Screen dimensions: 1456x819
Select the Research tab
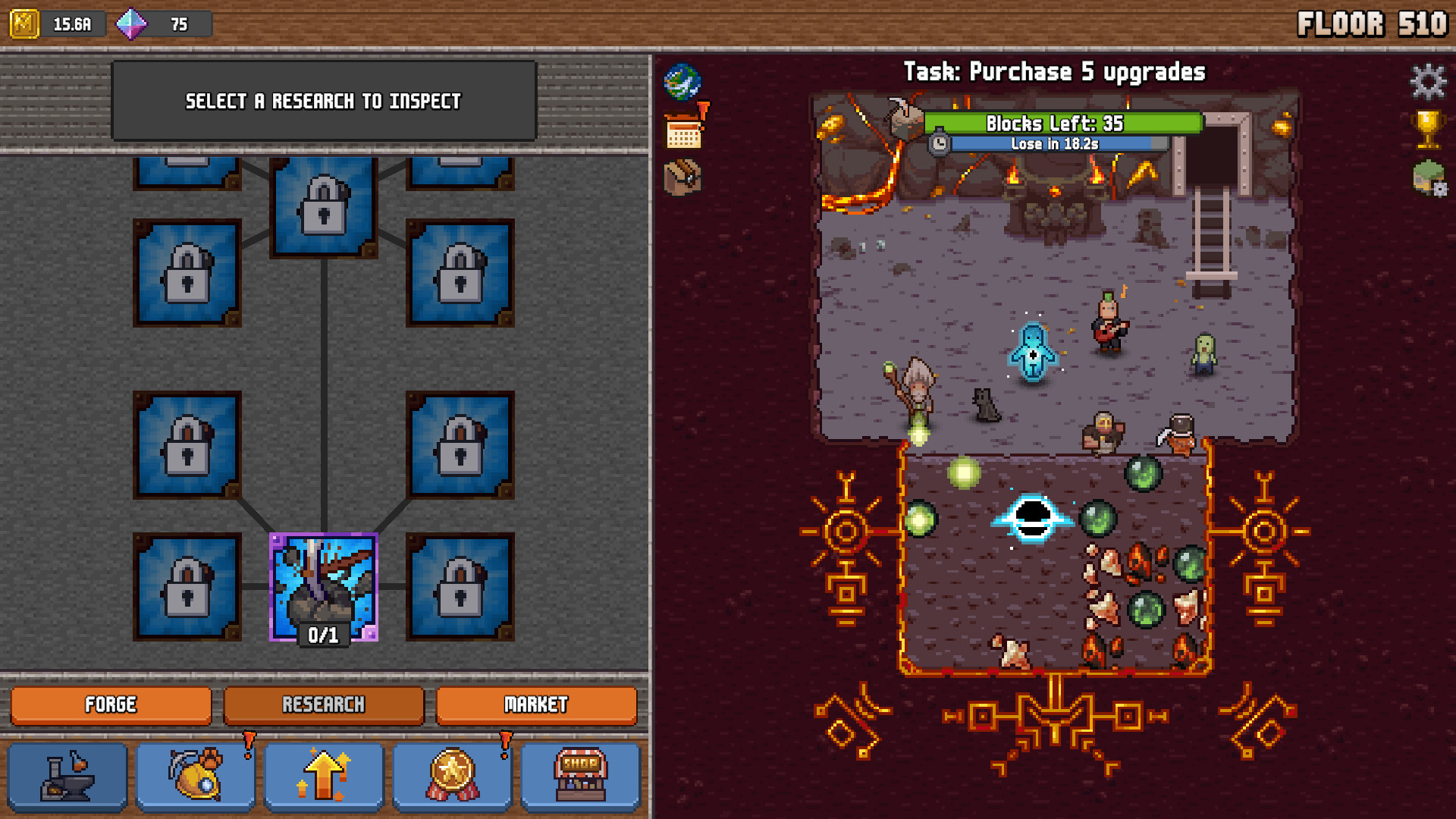coord(325,705)
